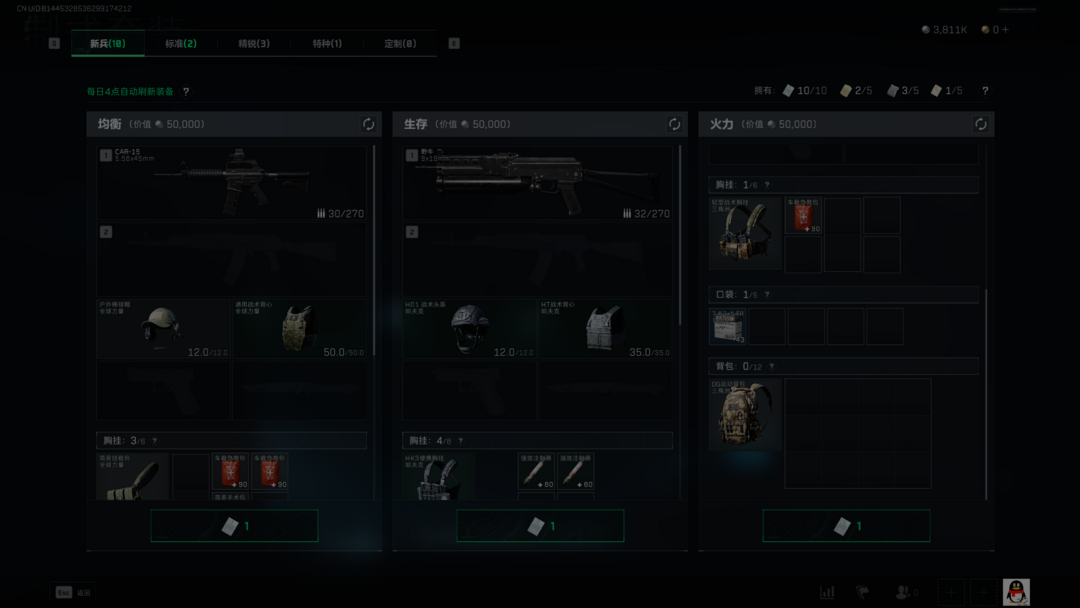
Task: Open help for owned tickets
Action: click(985, 91)
